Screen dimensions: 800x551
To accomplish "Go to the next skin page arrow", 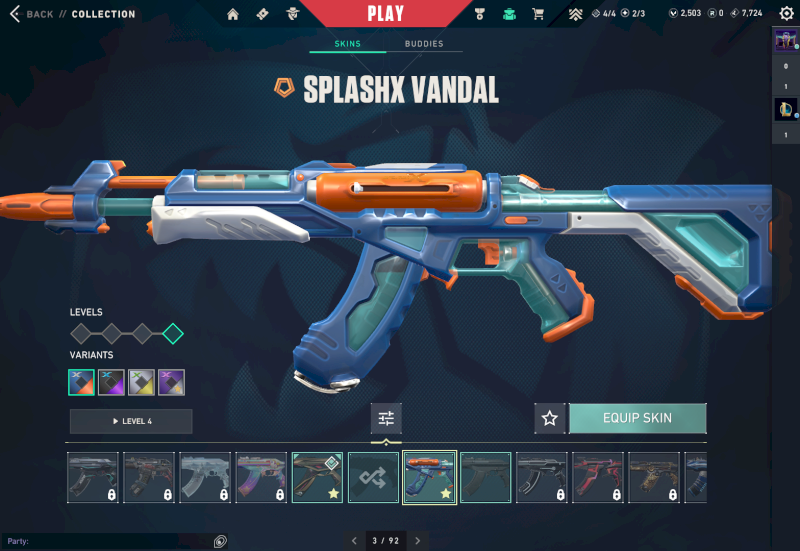I will click(417, 541).
